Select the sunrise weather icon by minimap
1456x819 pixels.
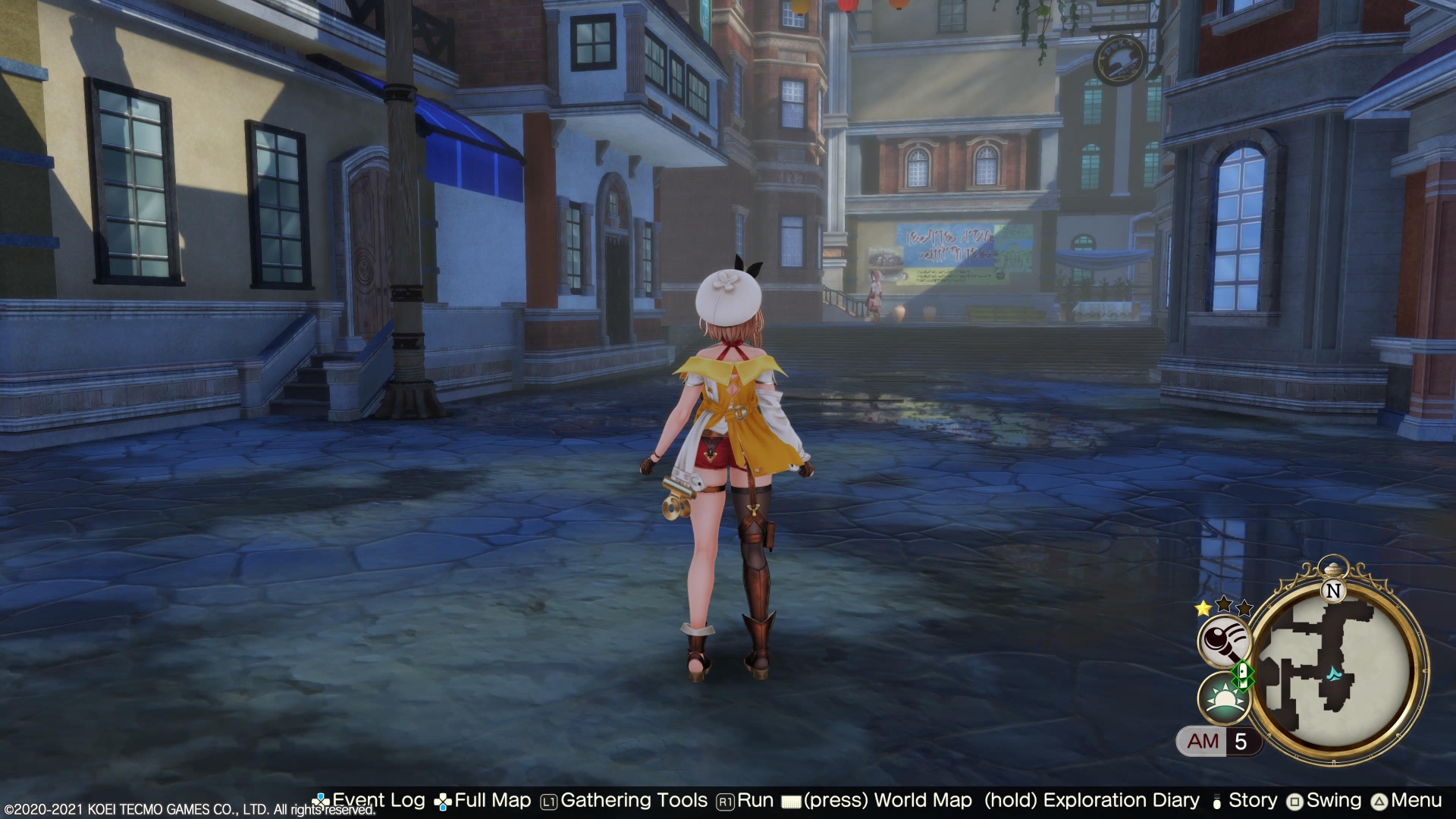1223,698
